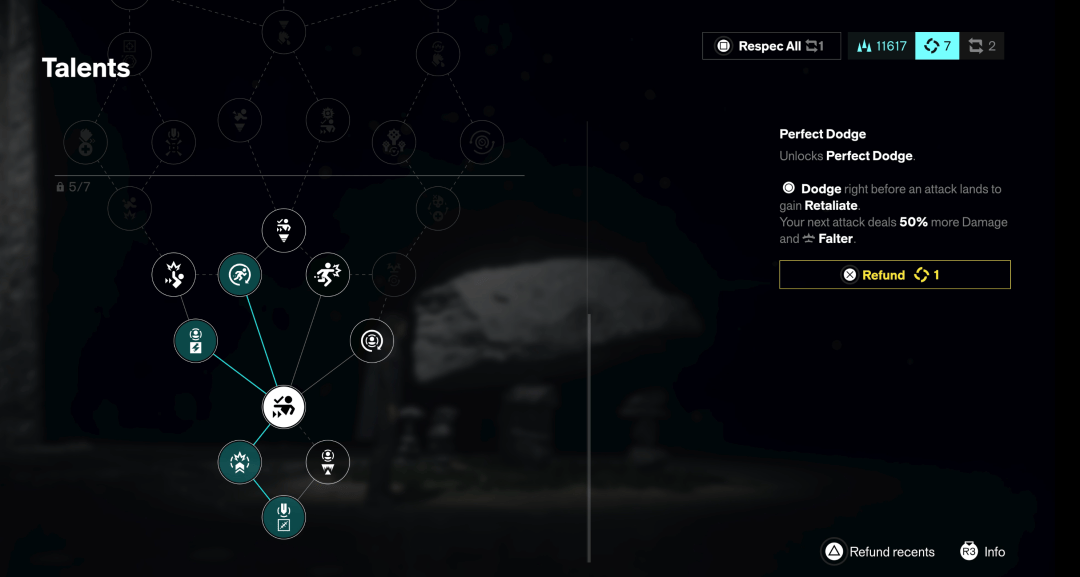The image size is (1080, 577).
Task: Choose the teal node with lightning bolt square
Action: coord(196,341)
